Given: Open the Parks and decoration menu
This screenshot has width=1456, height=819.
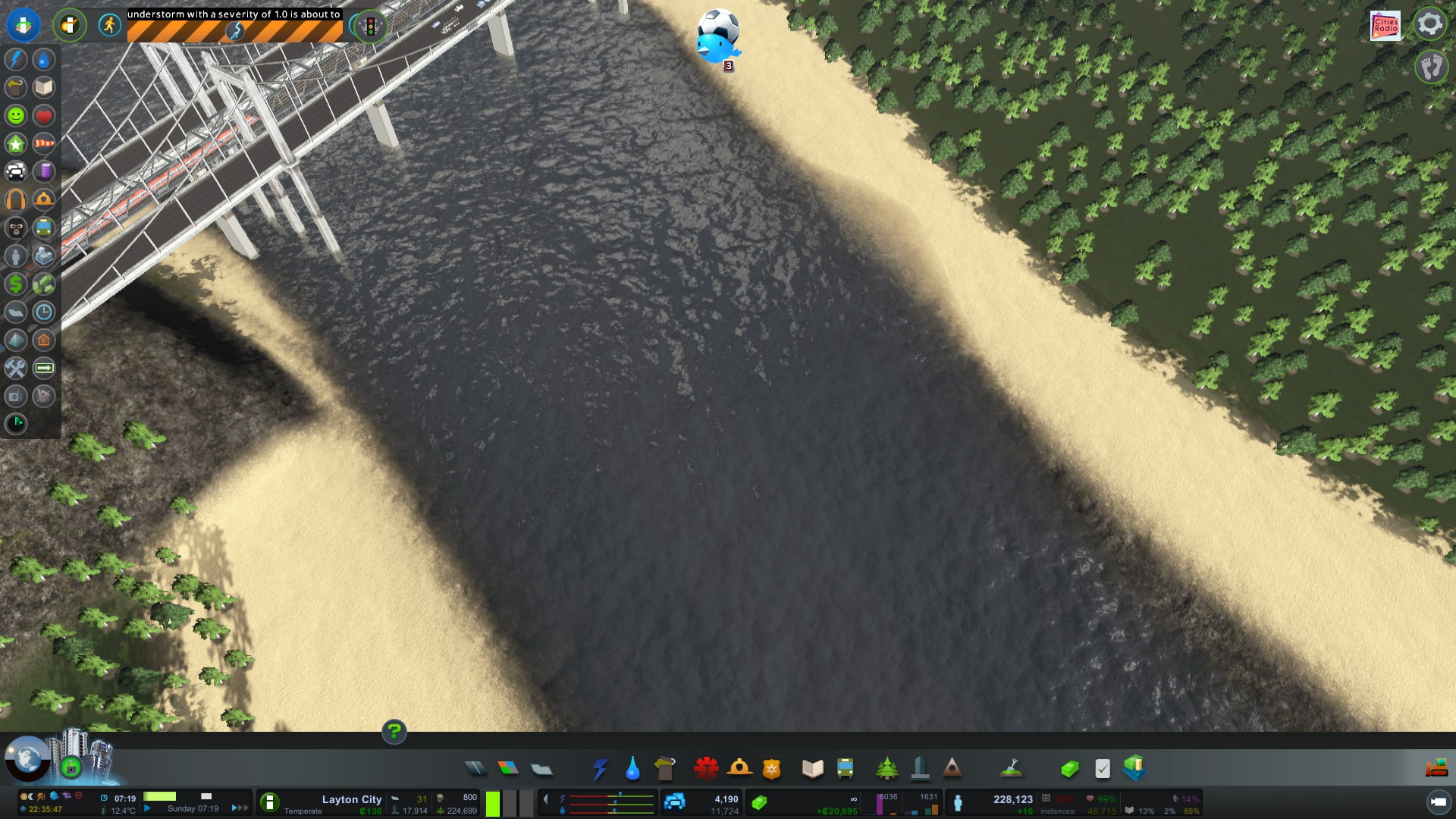Looking at the screenshot, I should tap(886, 769).
